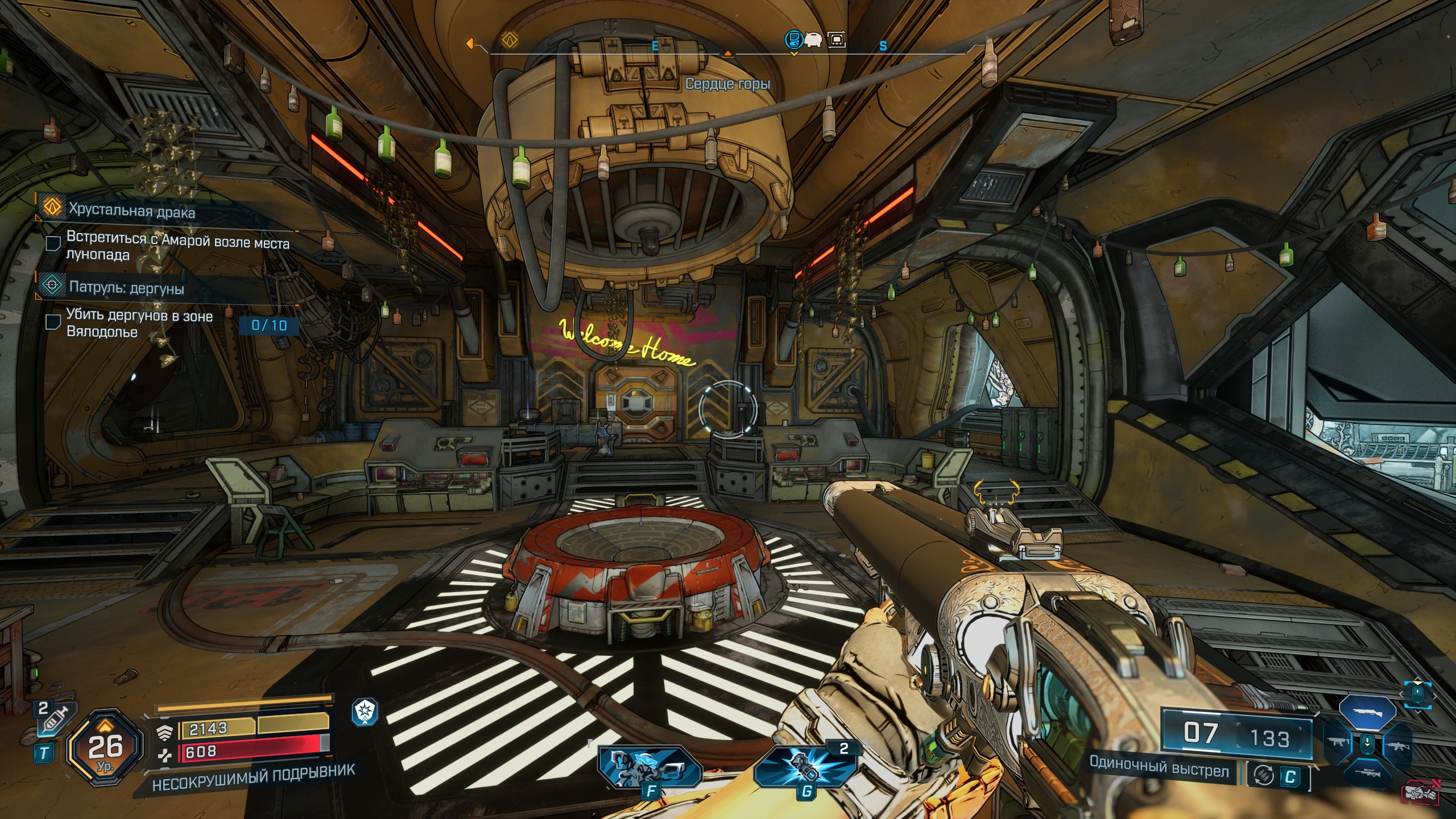Open the "Патруль: дергуны" mission entry
This screenshot has width=1456, height=819.
pos(126,288)
